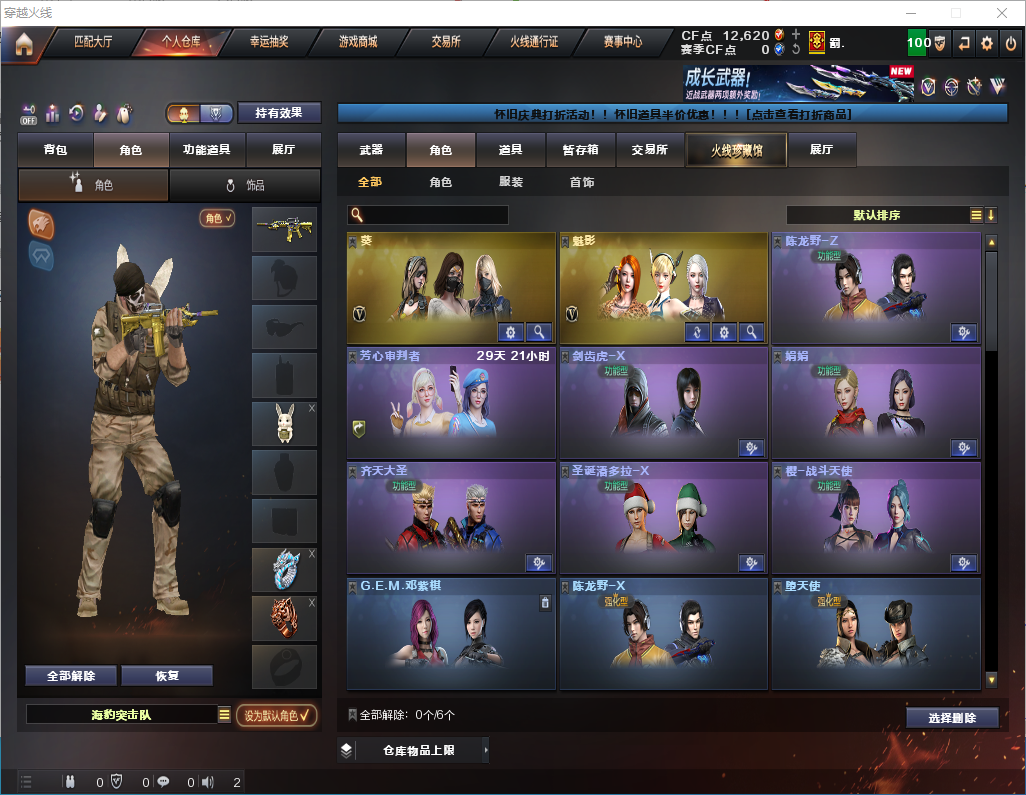Open the 幸运抽奖 lucky draw page
1026x795 pixels.
(x=268, y=43)
